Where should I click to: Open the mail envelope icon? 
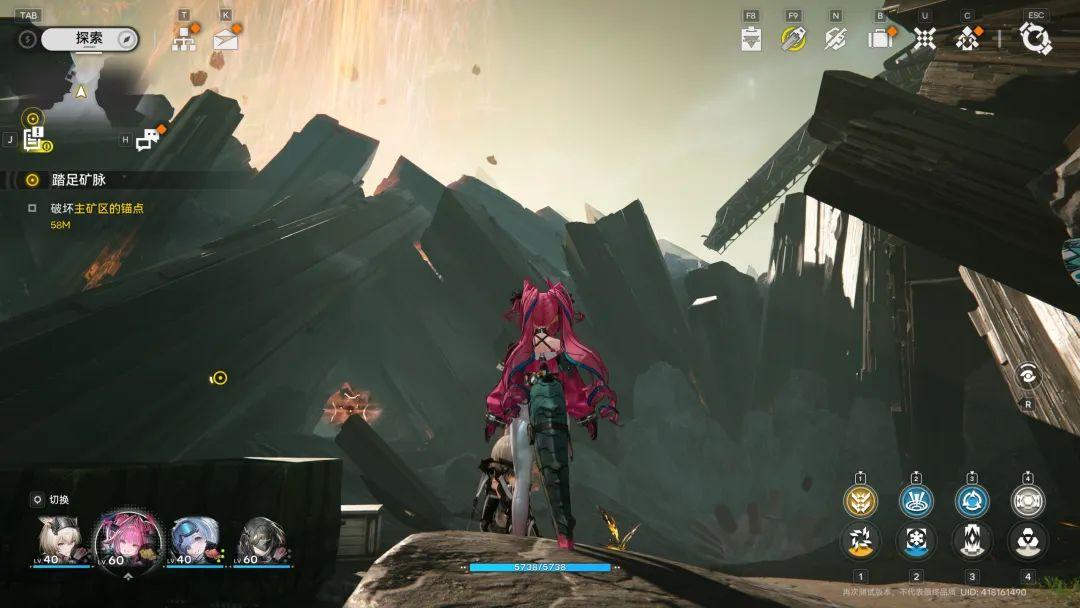pos(226,40)
